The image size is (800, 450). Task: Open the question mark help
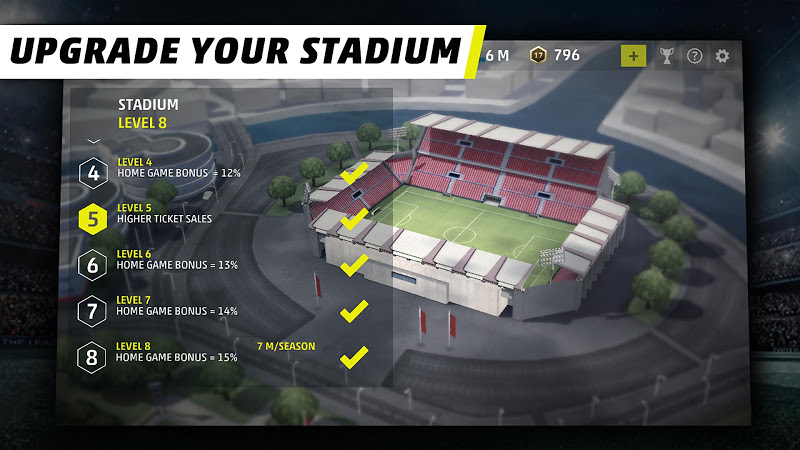[x=694, y=56]
